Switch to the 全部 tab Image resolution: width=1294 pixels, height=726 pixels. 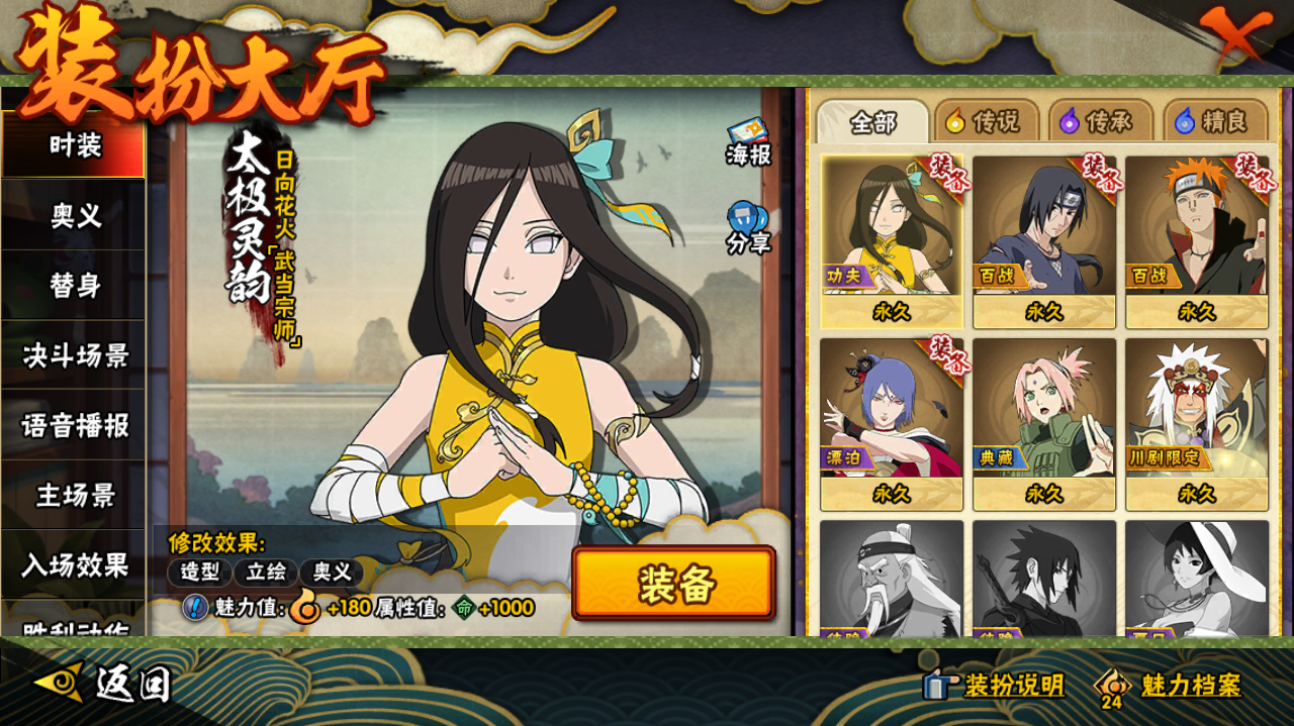pyautogui.click(x=873, y=122)
